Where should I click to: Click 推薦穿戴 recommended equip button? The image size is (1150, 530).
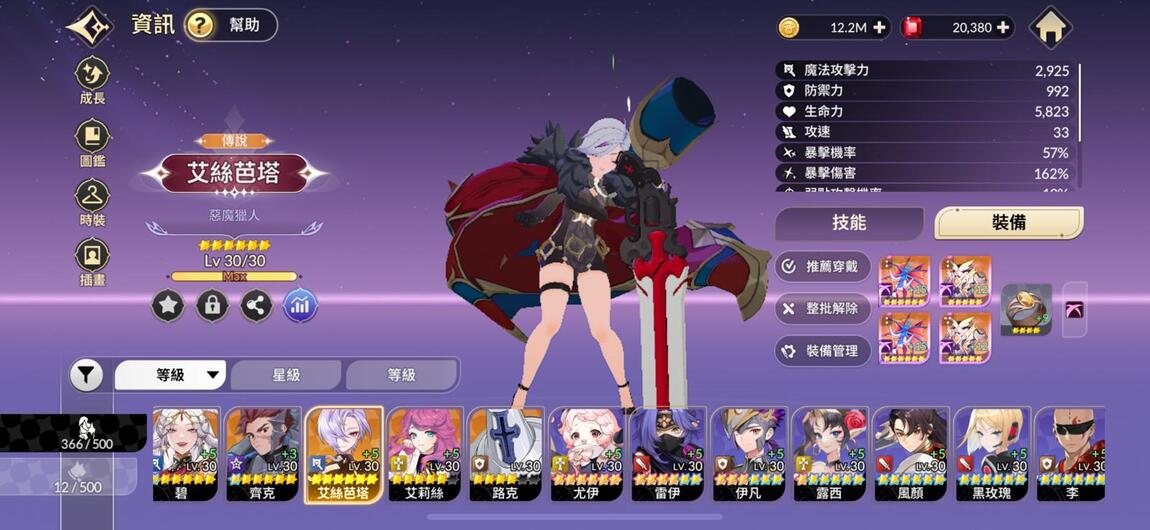pos(823,266)
